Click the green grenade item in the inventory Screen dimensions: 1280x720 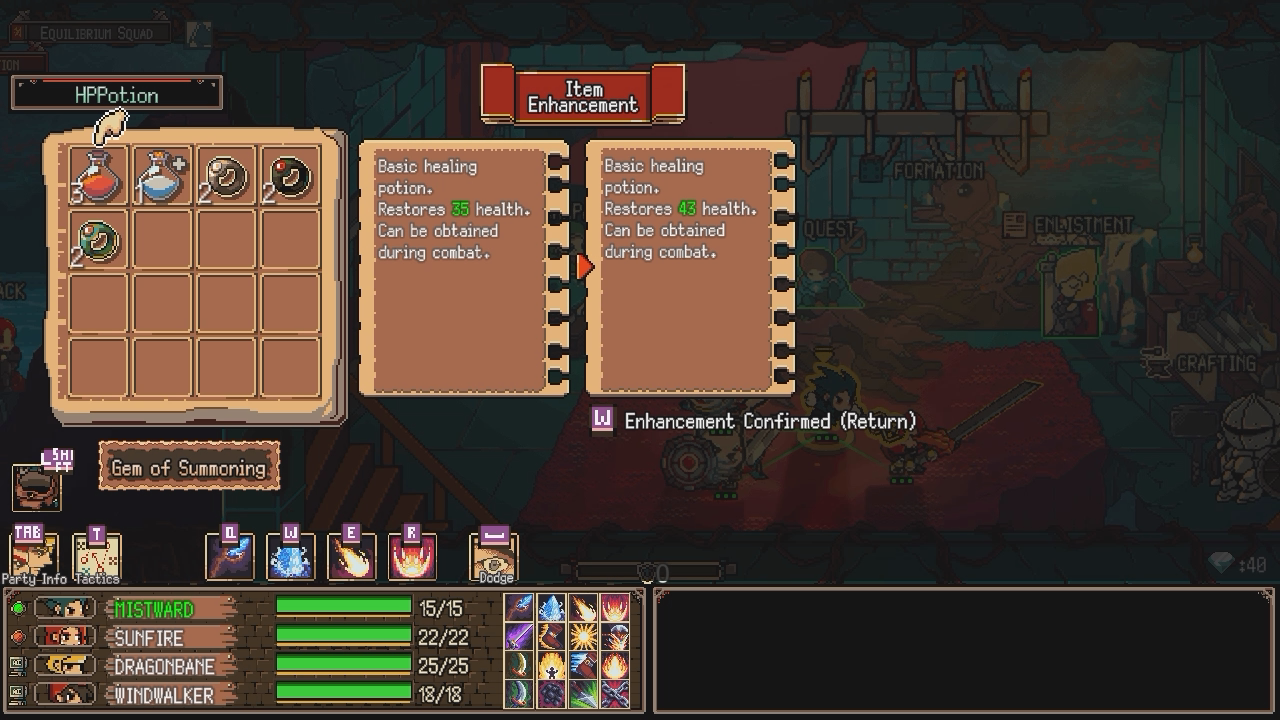point(97,240)
